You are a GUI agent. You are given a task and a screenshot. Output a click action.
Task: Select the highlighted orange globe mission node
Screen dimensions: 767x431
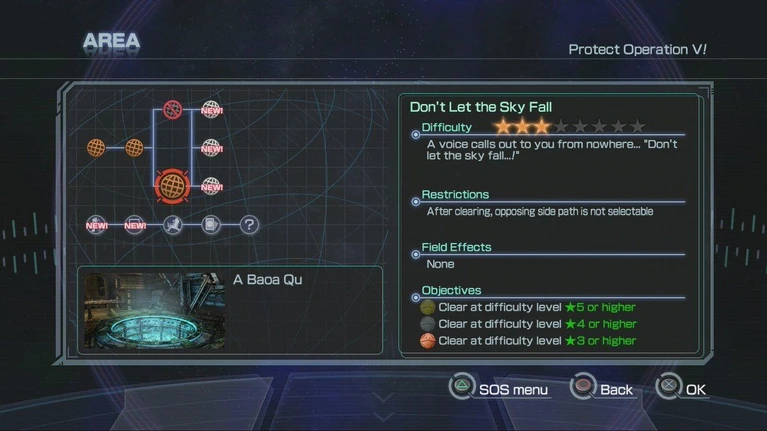[x=173, y=185]
